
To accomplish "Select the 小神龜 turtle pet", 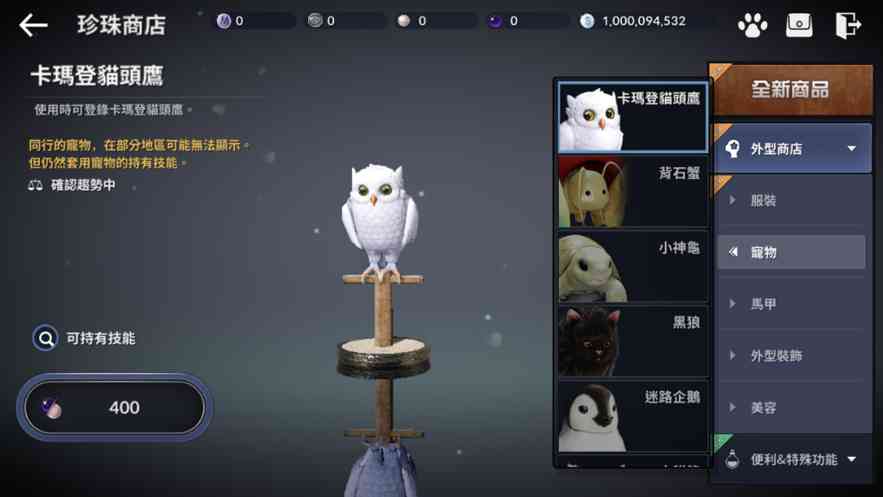I will click(x=631, y=267).
